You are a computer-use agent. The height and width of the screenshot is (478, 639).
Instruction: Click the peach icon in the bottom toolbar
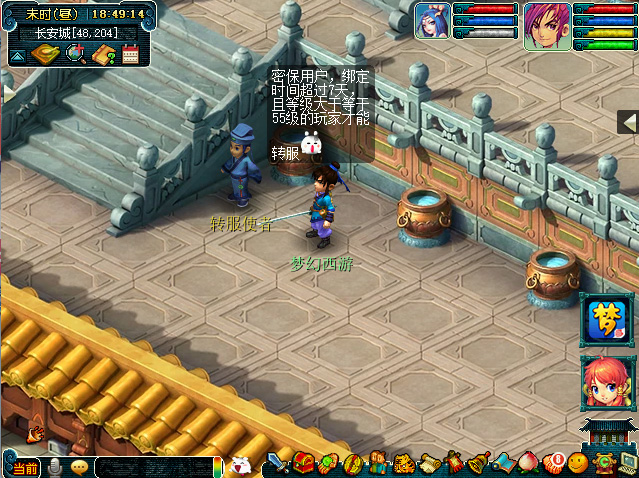click(x=528, y=464)
